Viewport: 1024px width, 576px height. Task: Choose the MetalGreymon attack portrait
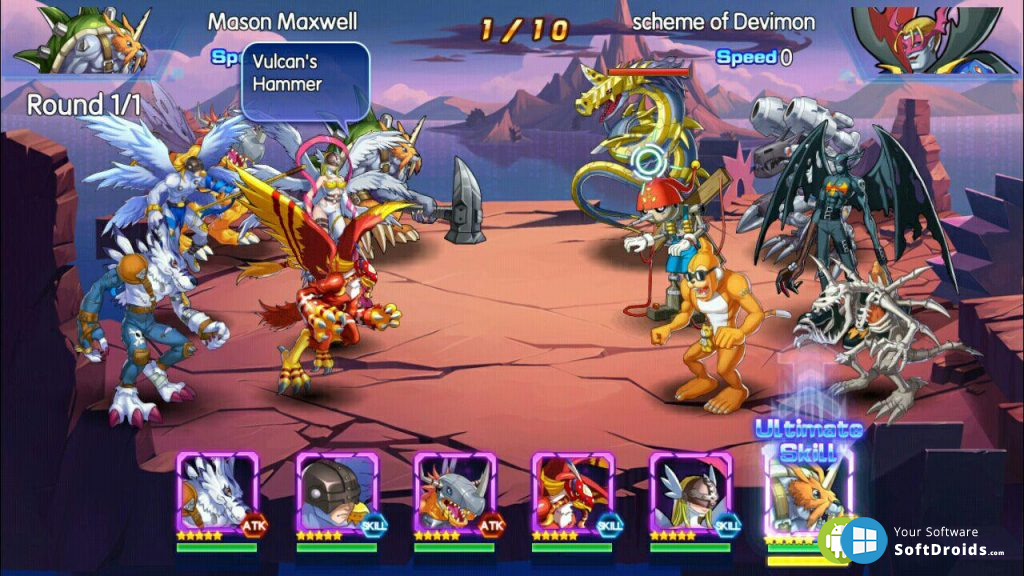[454, 493]
